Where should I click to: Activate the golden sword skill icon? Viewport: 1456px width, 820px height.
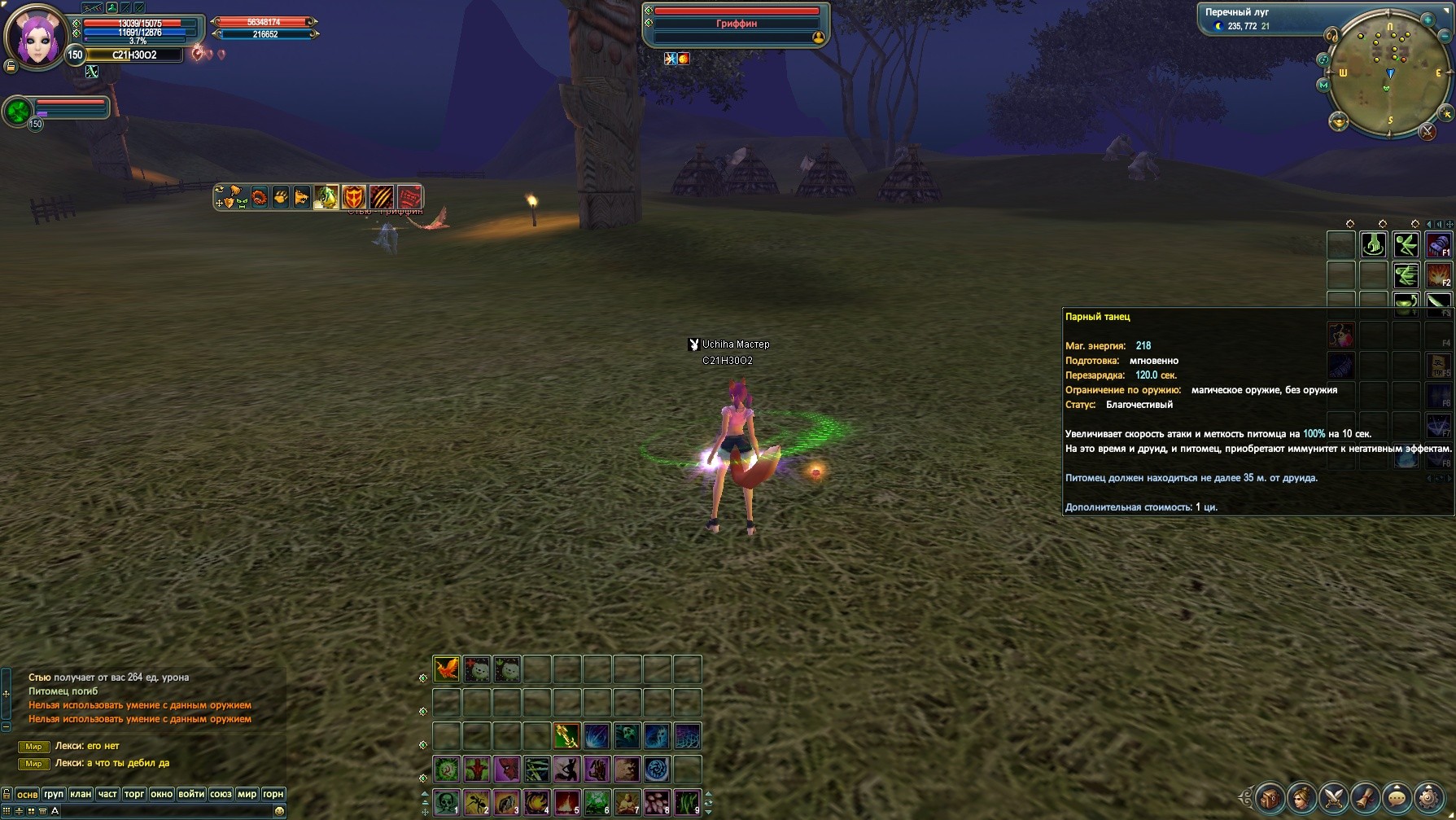point(566,736)
